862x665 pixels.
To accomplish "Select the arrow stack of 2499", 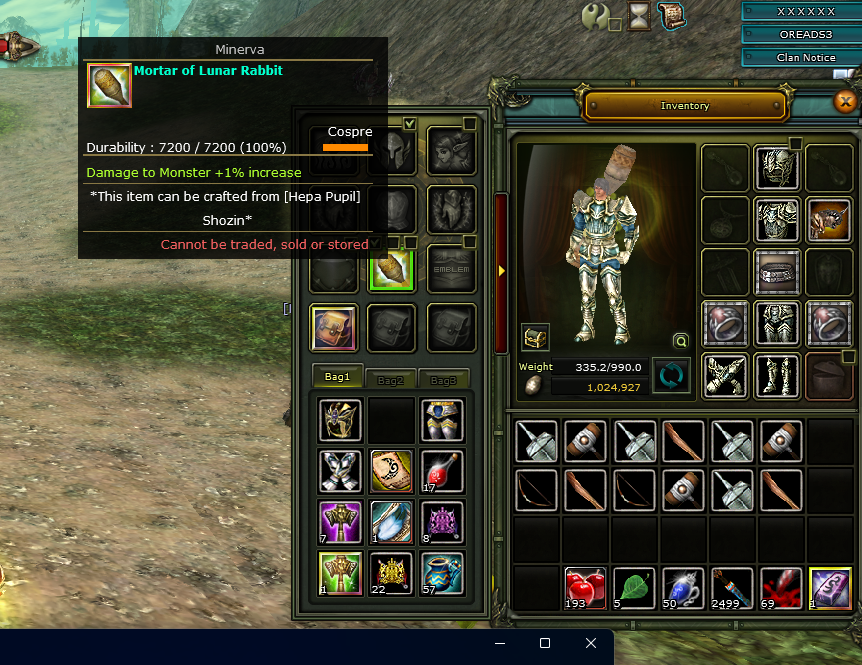I will click(730, 587).
